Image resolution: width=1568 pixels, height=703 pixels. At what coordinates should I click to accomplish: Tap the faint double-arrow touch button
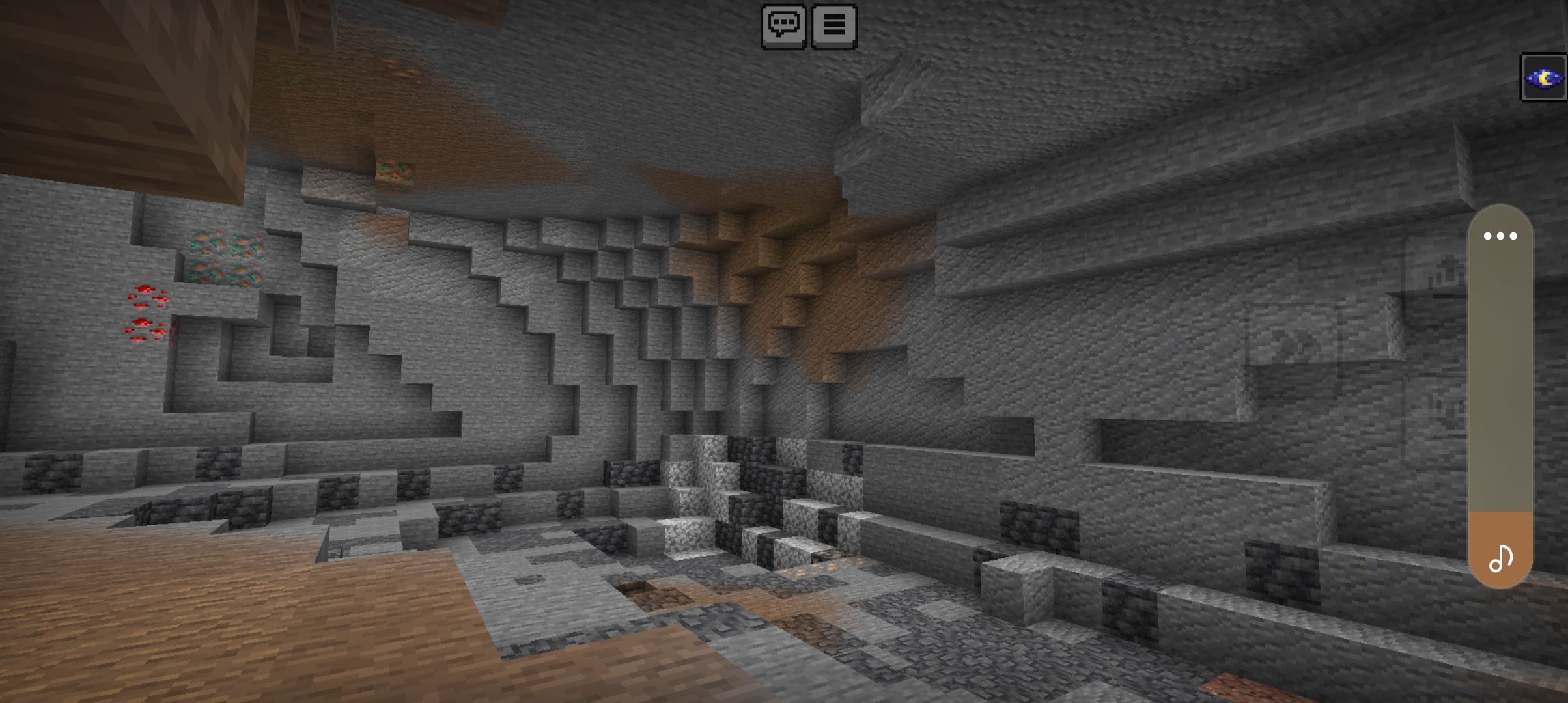click(x=1292, y=343)
